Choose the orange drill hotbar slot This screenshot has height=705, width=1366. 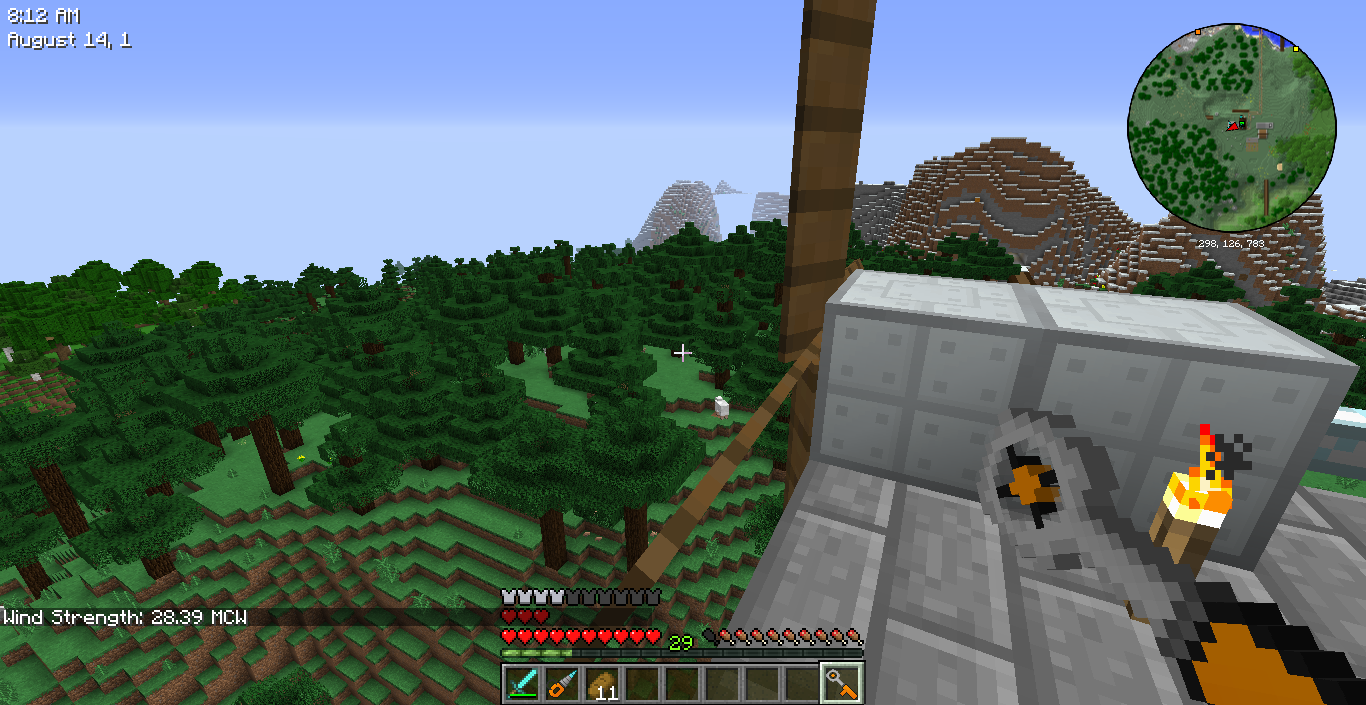(562, 684)
